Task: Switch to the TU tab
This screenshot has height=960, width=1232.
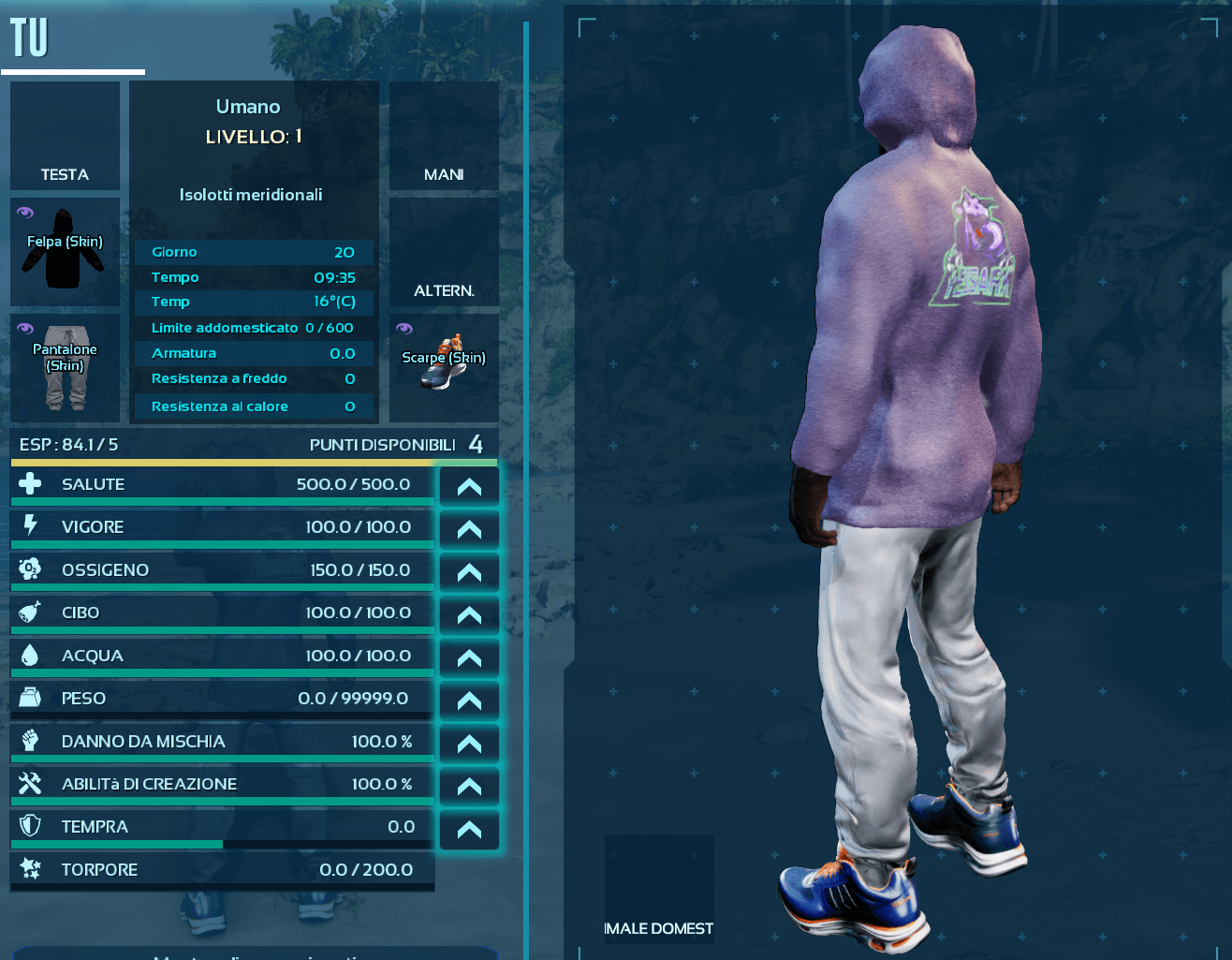Action: (29, 38)
